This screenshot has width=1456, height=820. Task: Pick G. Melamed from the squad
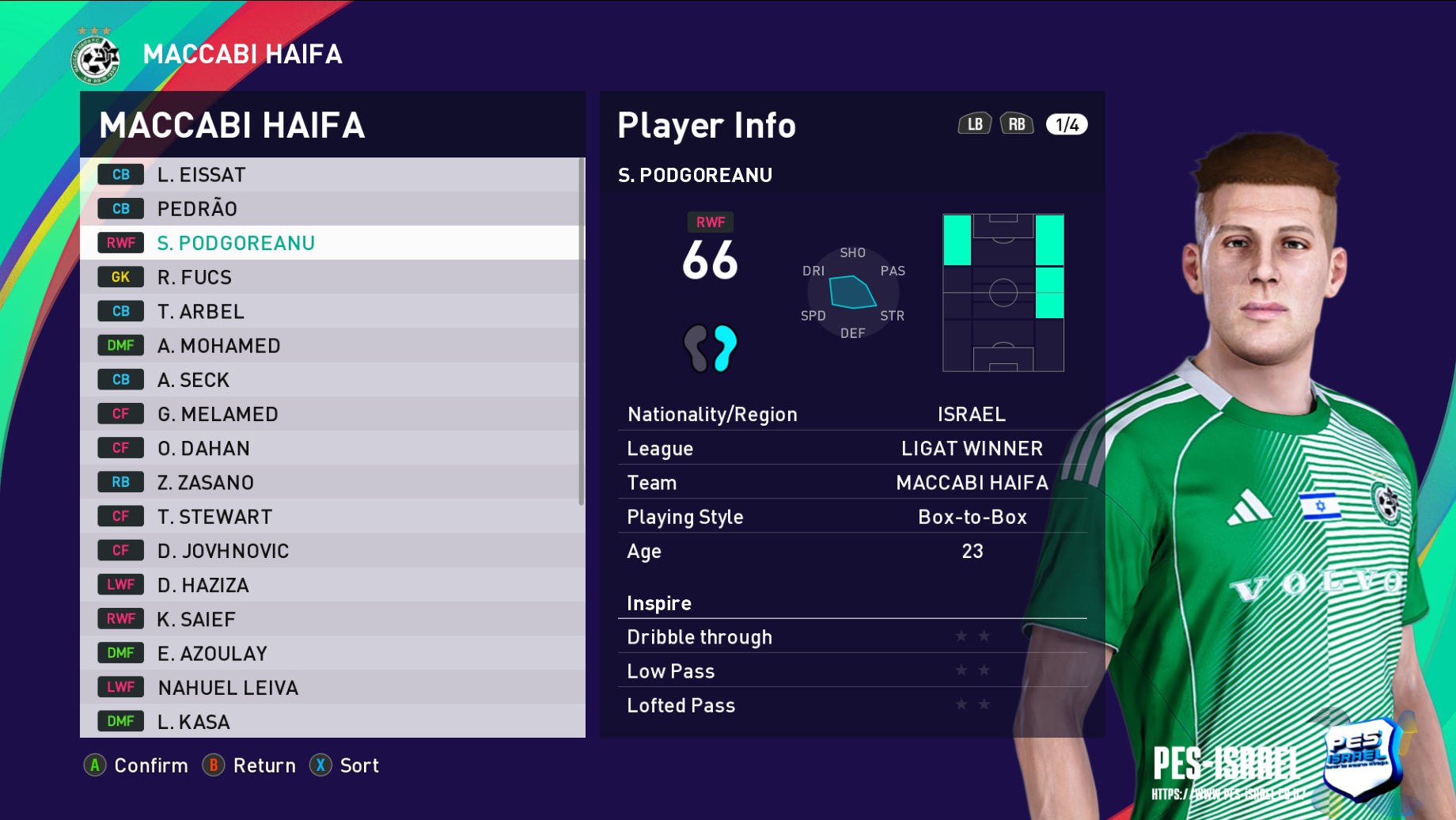332,414
